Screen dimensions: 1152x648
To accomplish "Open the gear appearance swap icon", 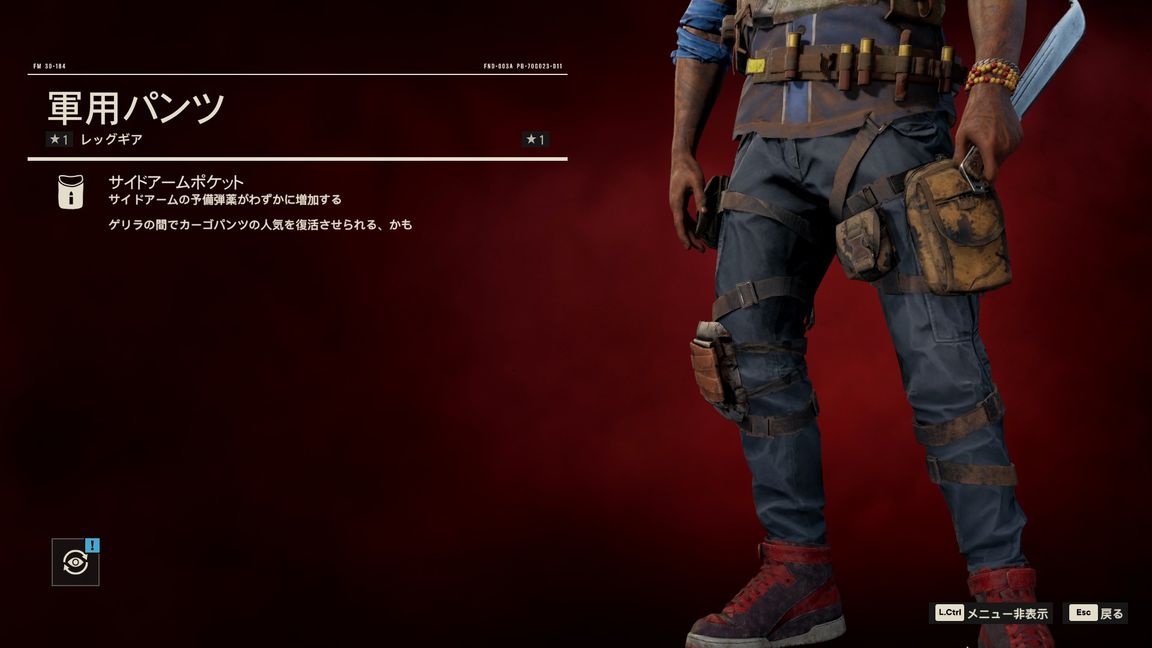I will click(76, 562).
